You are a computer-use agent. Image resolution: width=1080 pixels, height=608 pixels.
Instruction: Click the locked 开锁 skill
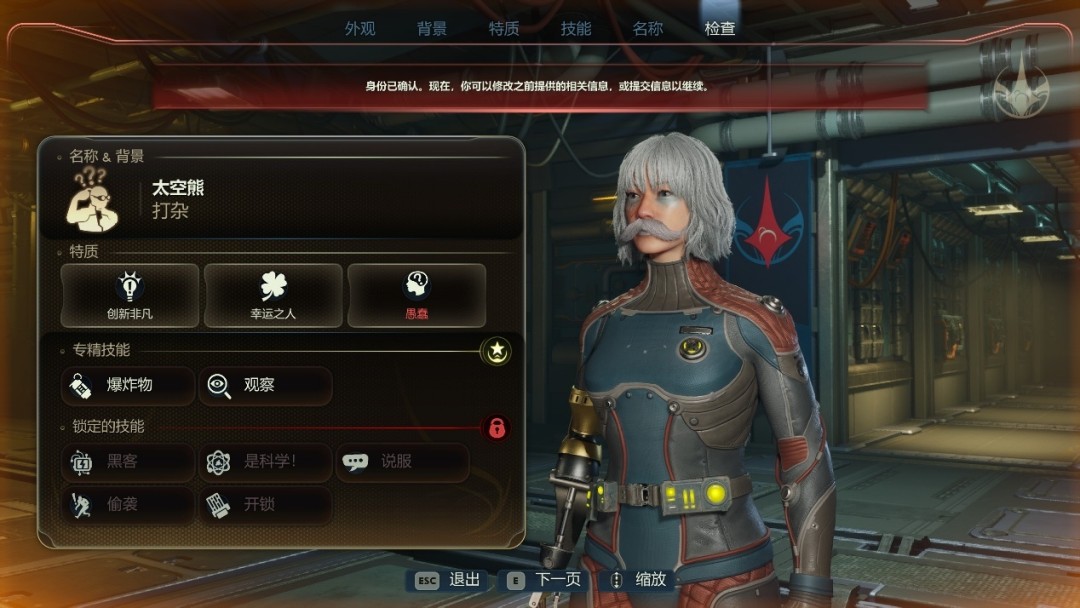(265, 505)
